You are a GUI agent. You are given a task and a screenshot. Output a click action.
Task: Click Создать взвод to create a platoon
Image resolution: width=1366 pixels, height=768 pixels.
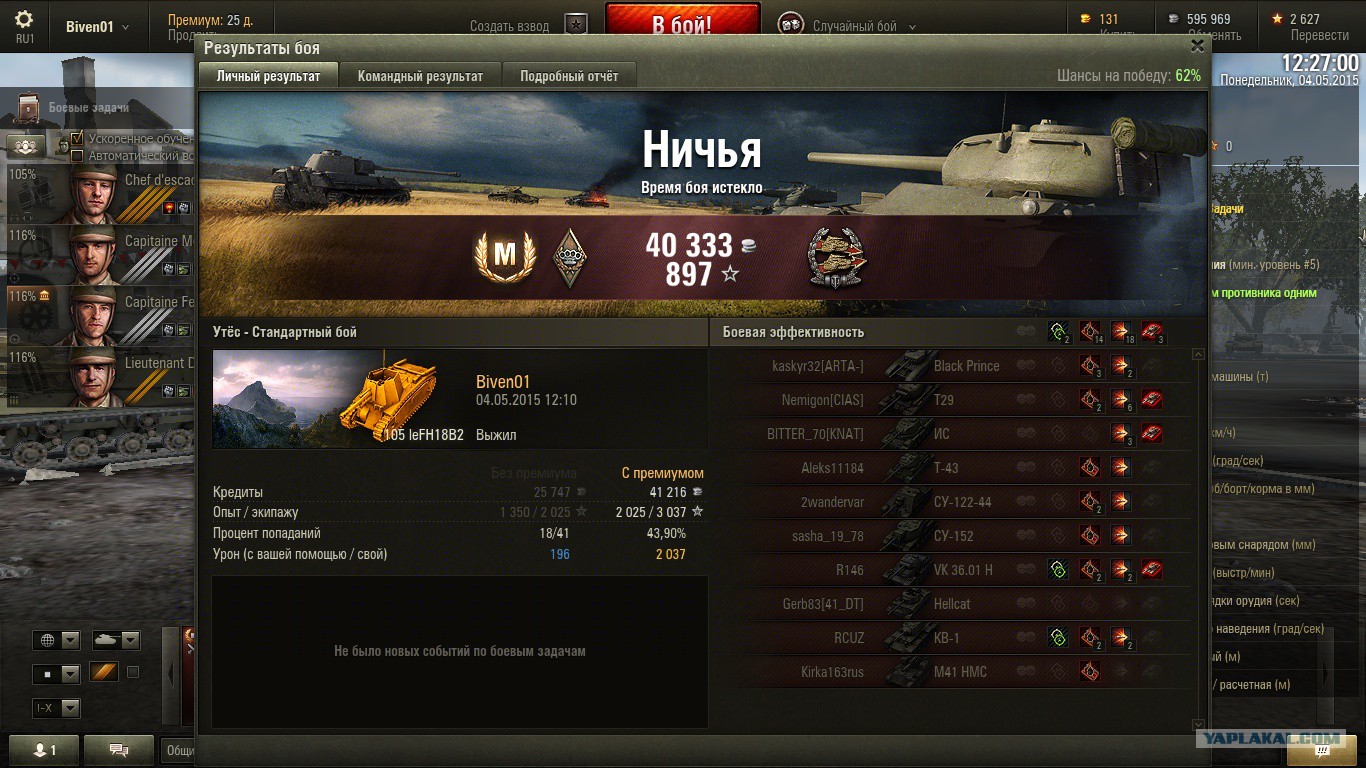(x=510, y=27)
